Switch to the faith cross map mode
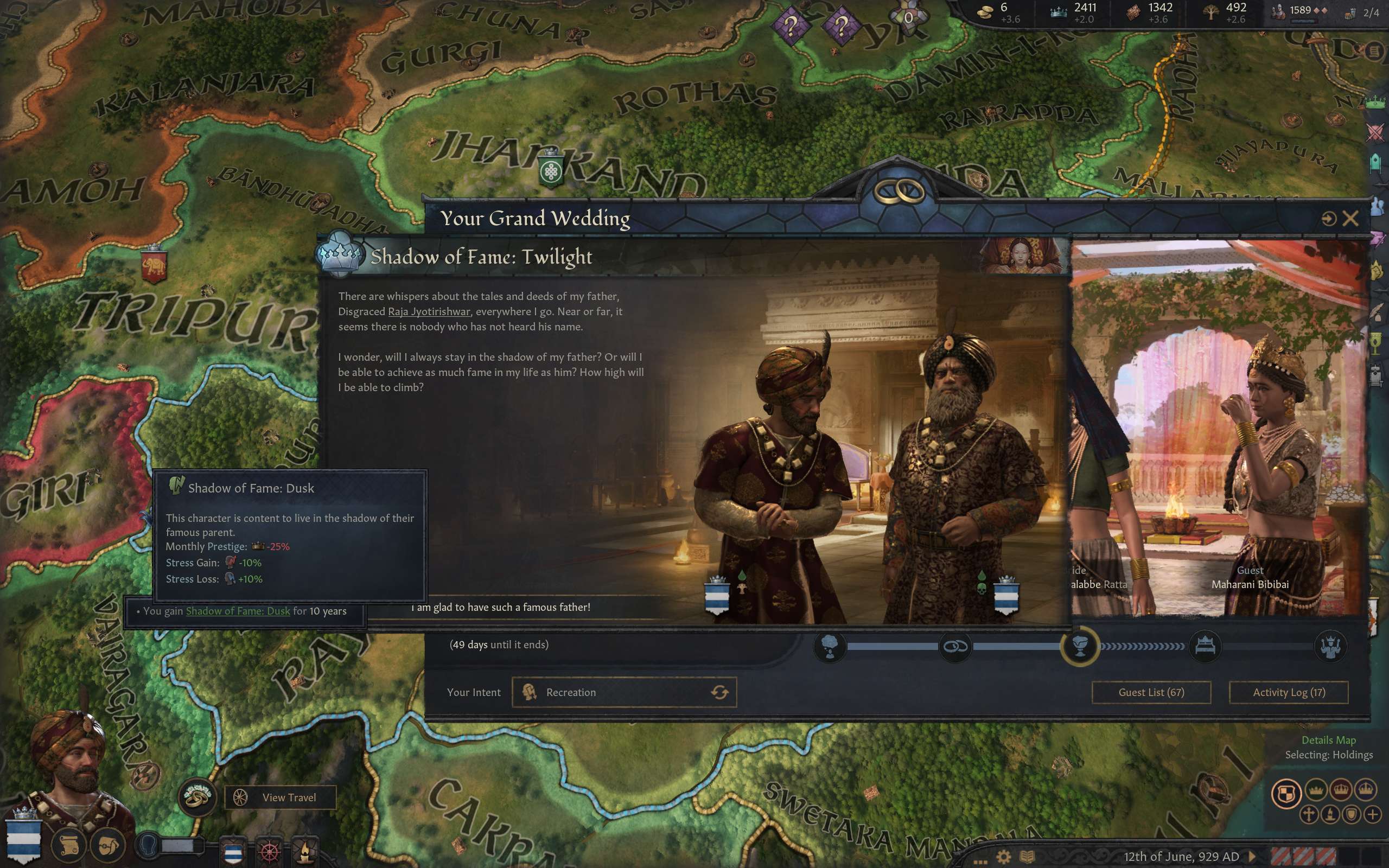This screenshot has width=1389, height=868. pyautogui.click(x=1309, y=814)
